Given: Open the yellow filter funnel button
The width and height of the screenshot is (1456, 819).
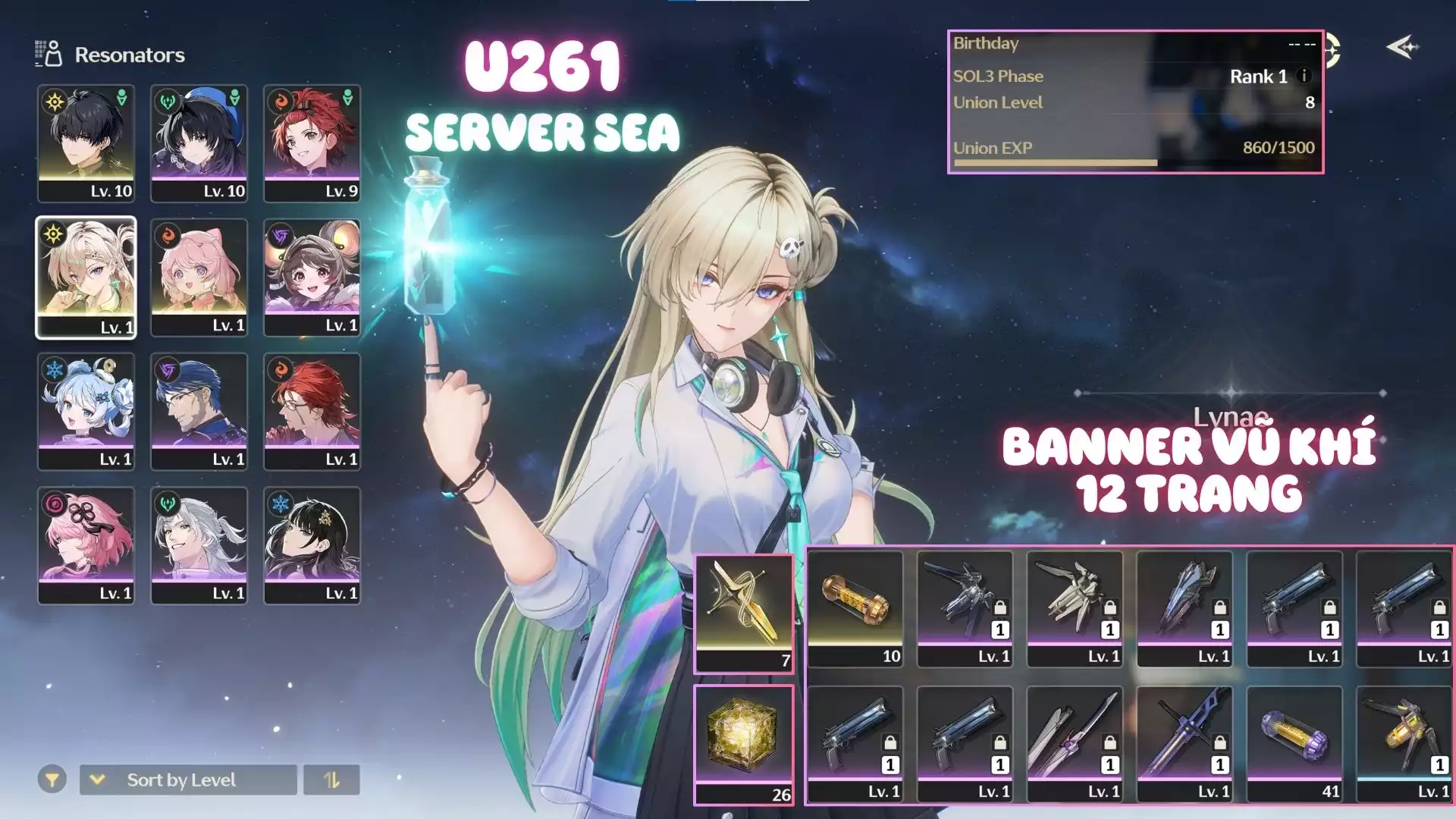Looking at the screenshot, I should pos(52,780).
